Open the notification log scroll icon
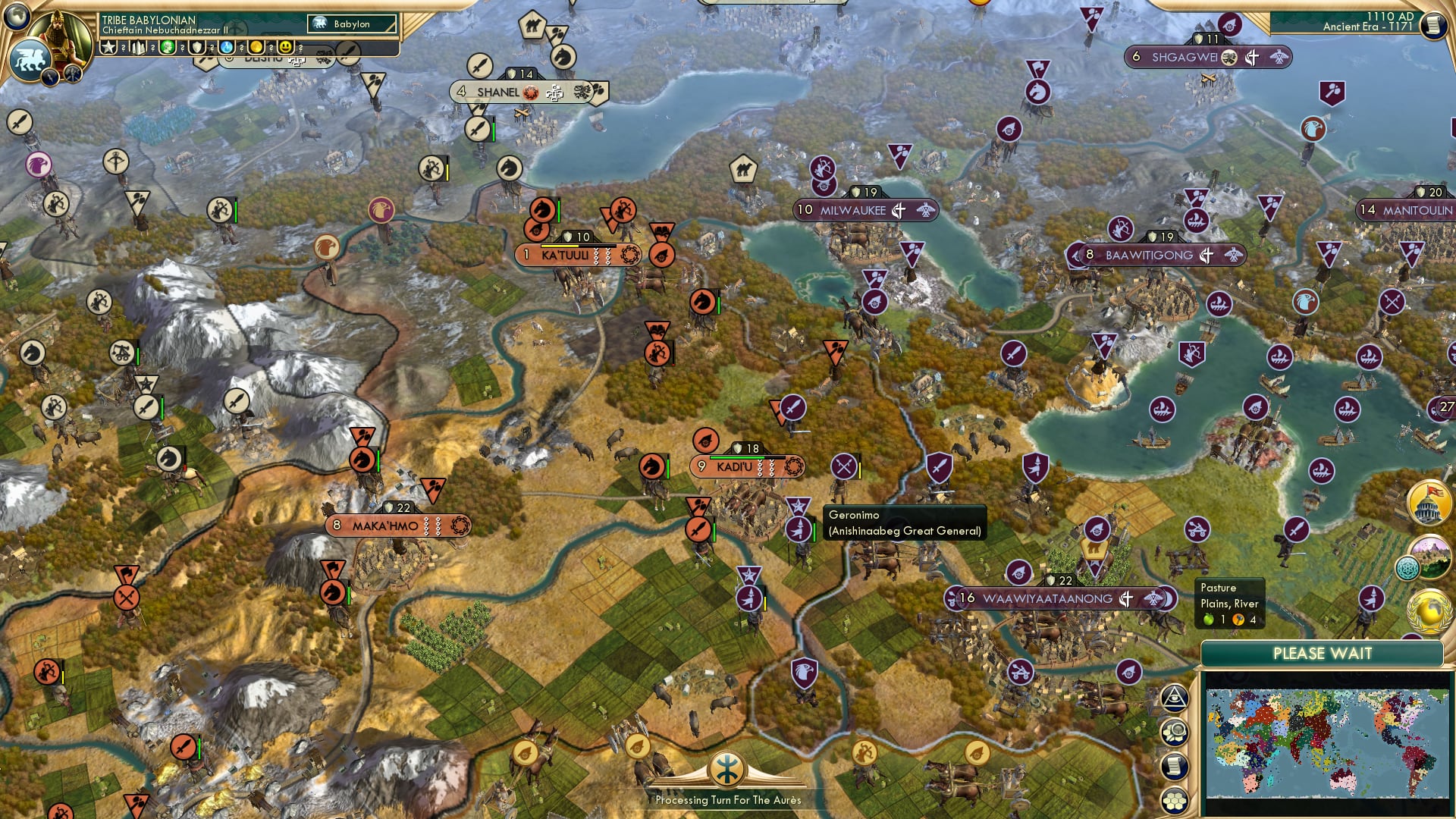The image size is (1456, 819). [1175, 766]
